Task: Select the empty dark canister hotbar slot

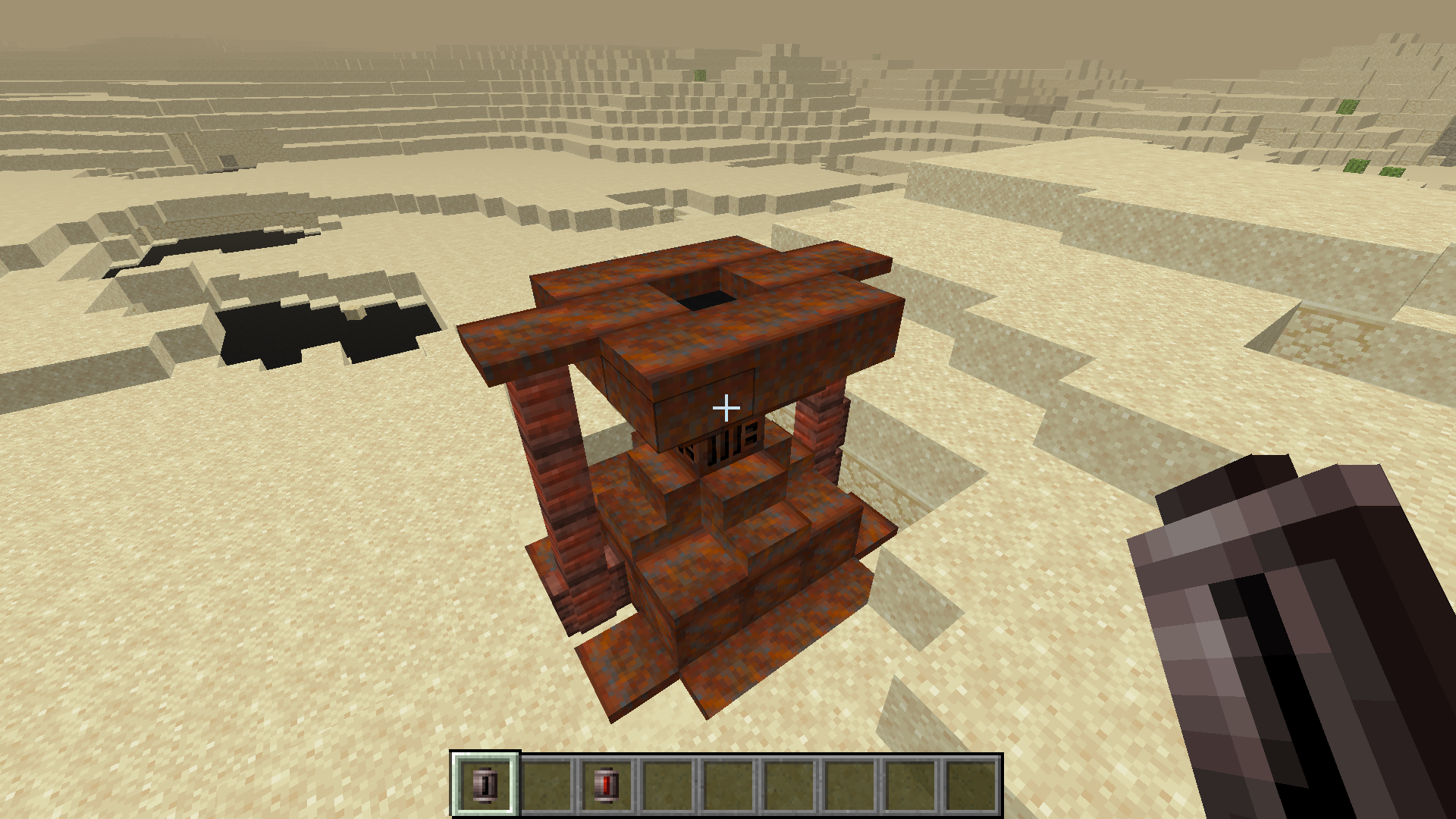Action: click(485, 784)
